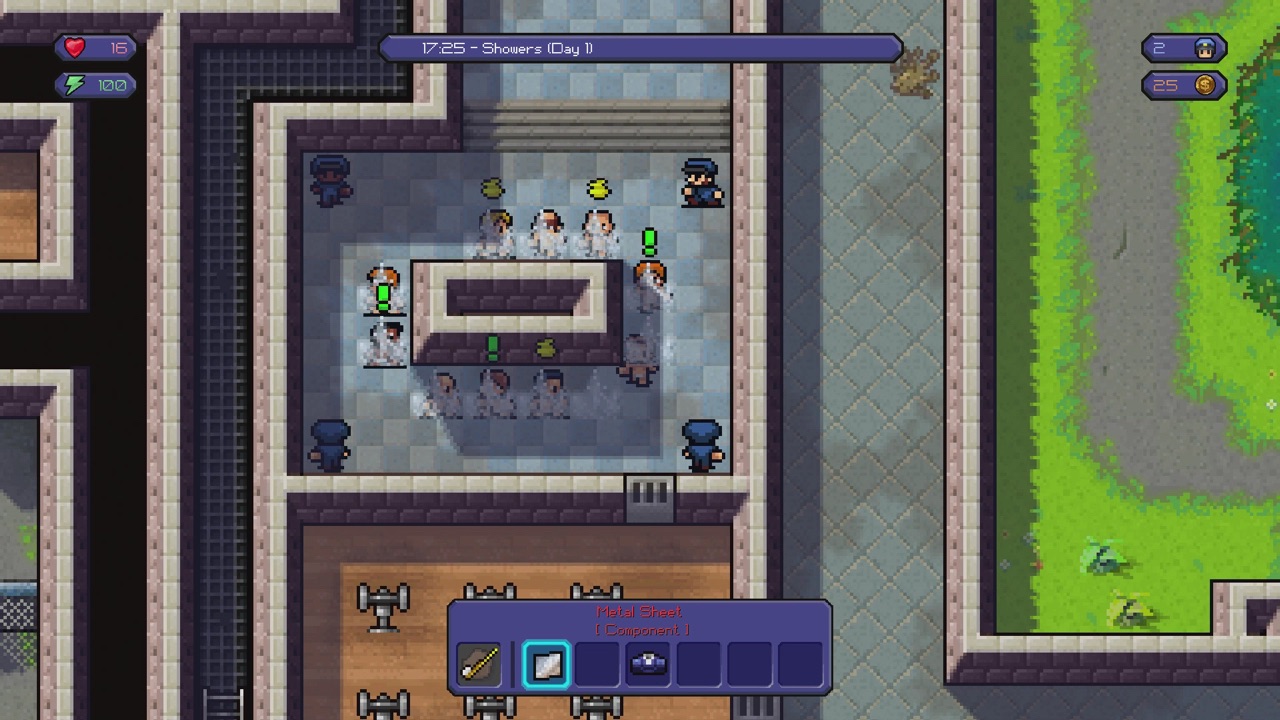This screenshot has width=1280, height=720.
Task: Expand the last empty inventory slot
Action: (799, 664)
